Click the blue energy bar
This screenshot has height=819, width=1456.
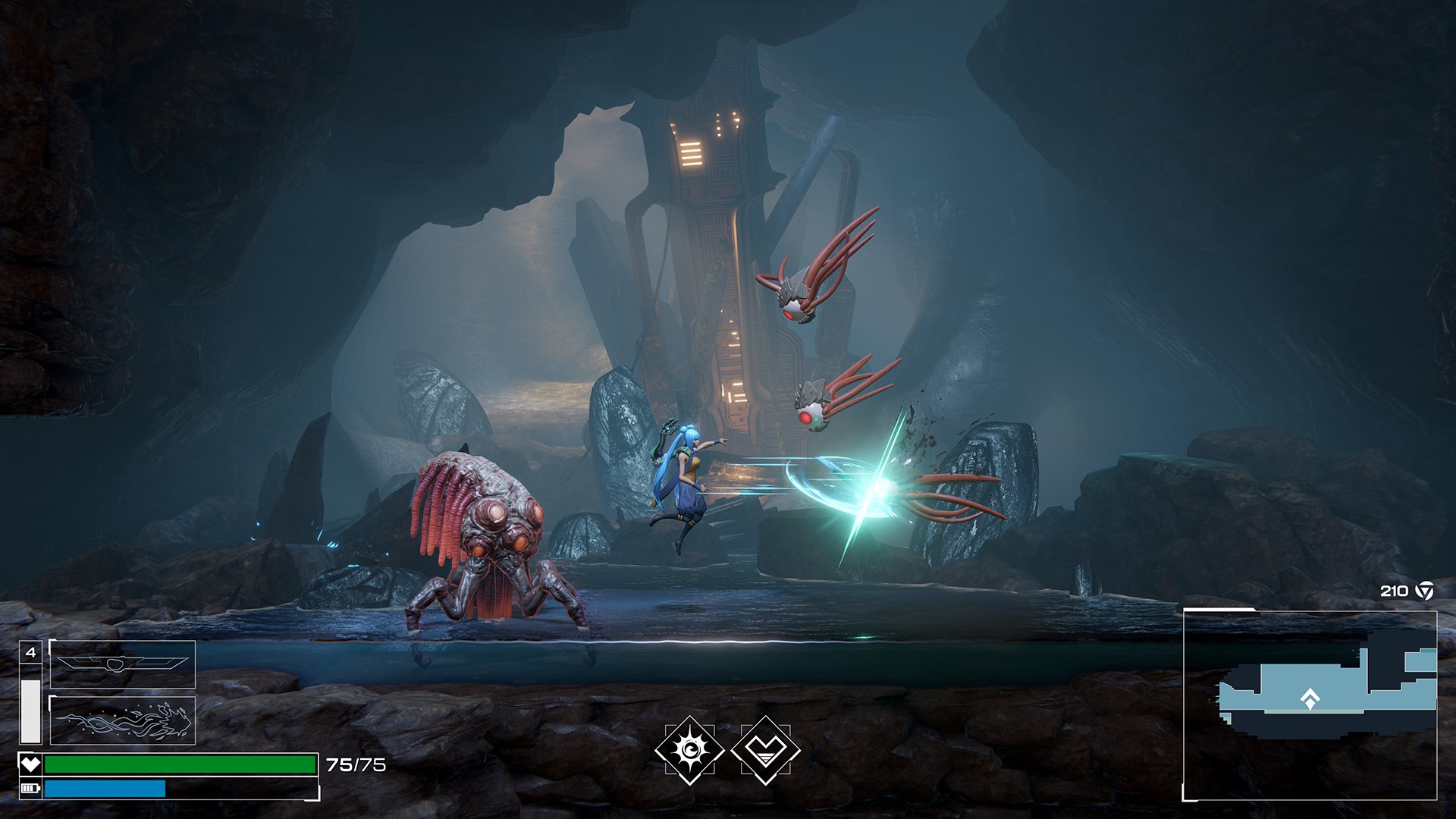click(102, 790)
